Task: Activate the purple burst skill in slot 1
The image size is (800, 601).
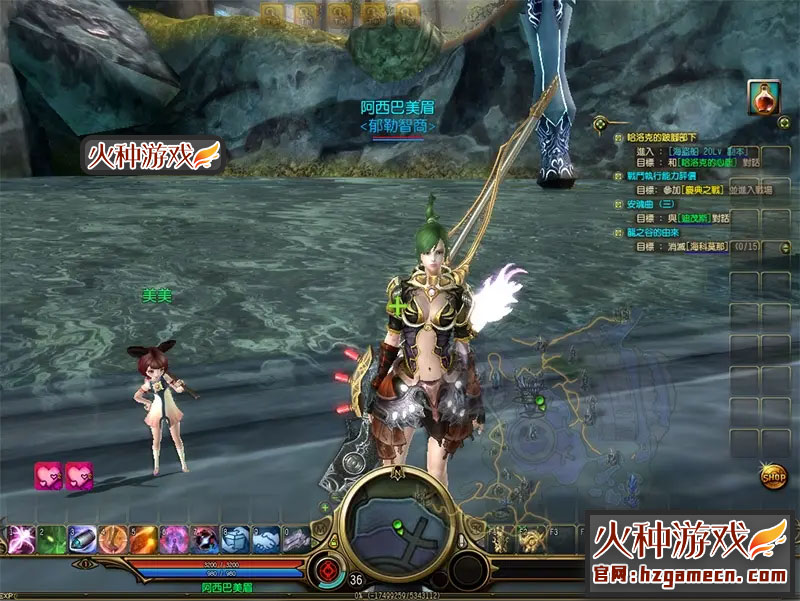Action: [20, 539]
